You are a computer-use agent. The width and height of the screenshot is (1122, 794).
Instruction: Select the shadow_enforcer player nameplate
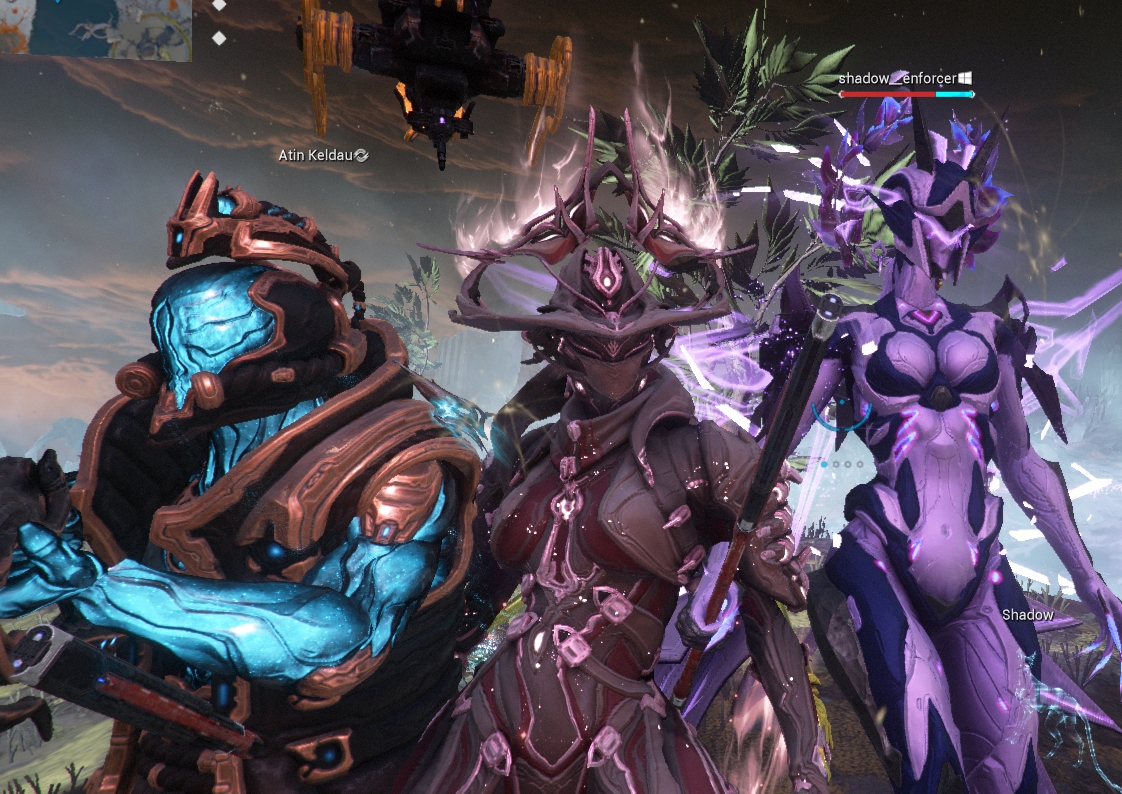pyautogui.click(x=898, y=78)
